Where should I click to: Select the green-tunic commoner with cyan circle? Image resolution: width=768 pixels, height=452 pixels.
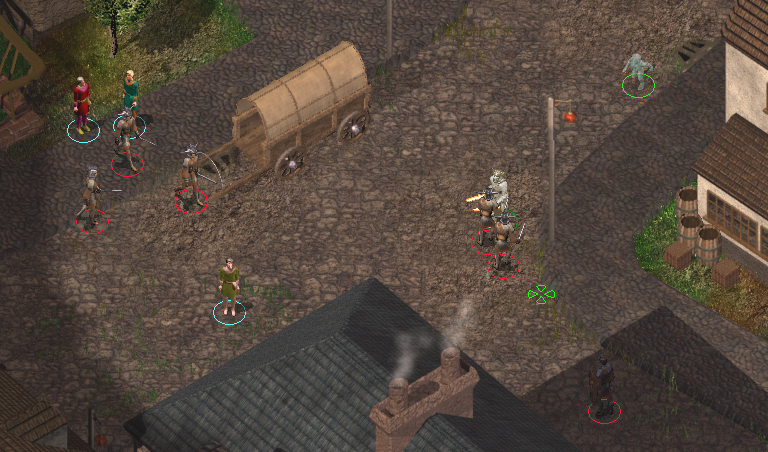(230, 287)
